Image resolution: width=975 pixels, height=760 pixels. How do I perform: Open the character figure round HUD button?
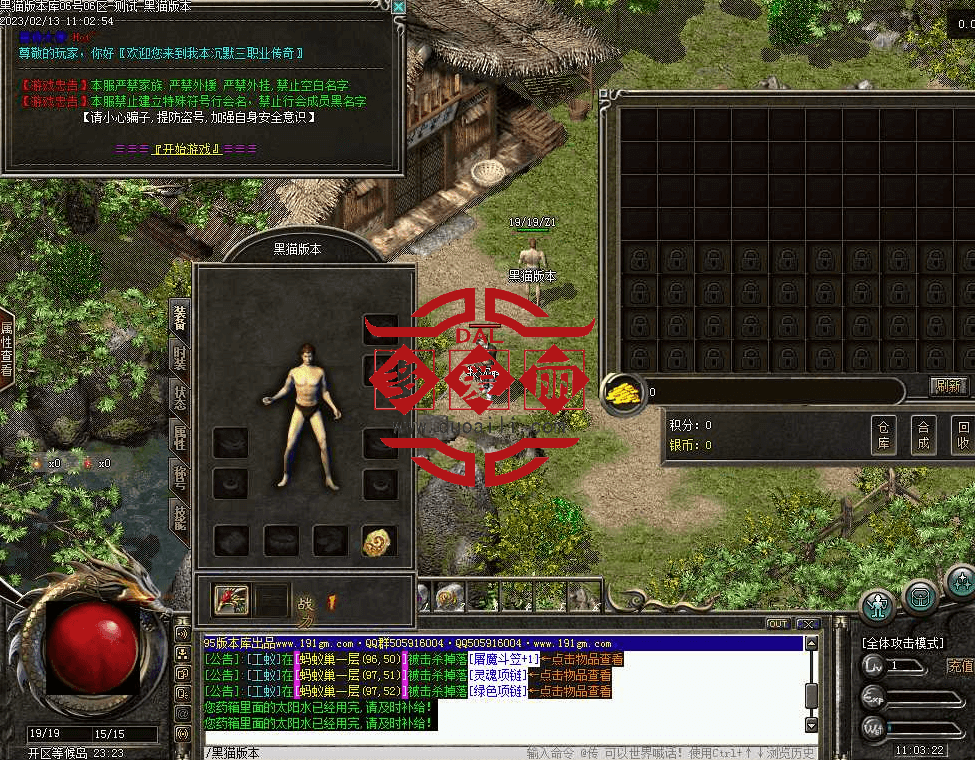(878, 605)
